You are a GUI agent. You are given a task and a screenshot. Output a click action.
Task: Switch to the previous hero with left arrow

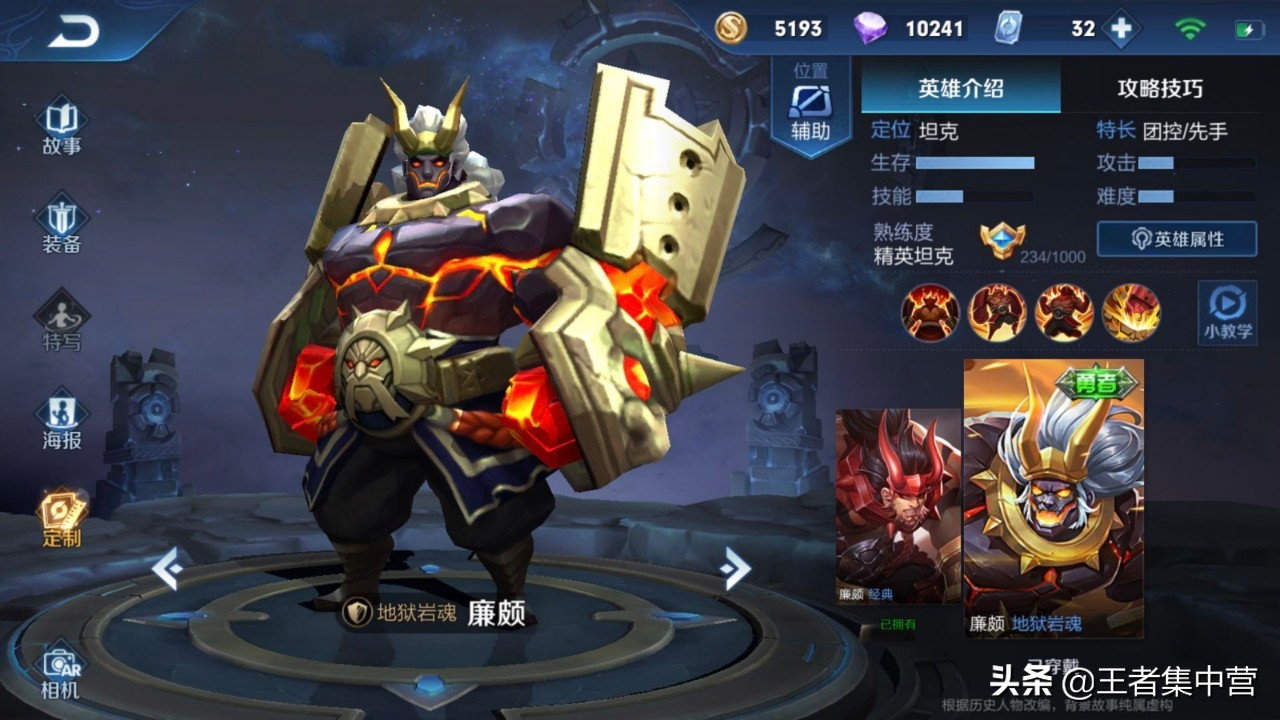pyautogui.click(x=167, y=569)
